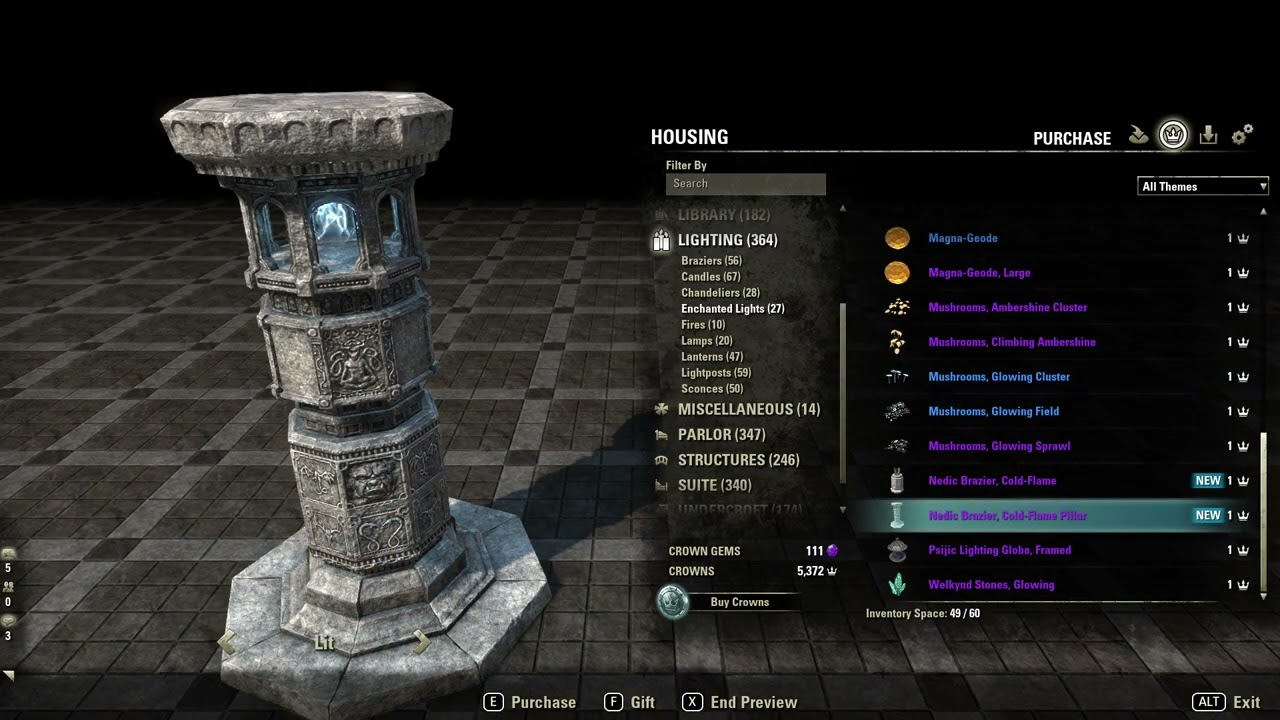Screen dimensions: 1280x720
Task: Open the All Themes dropdown
Action: pos(1203,187)
